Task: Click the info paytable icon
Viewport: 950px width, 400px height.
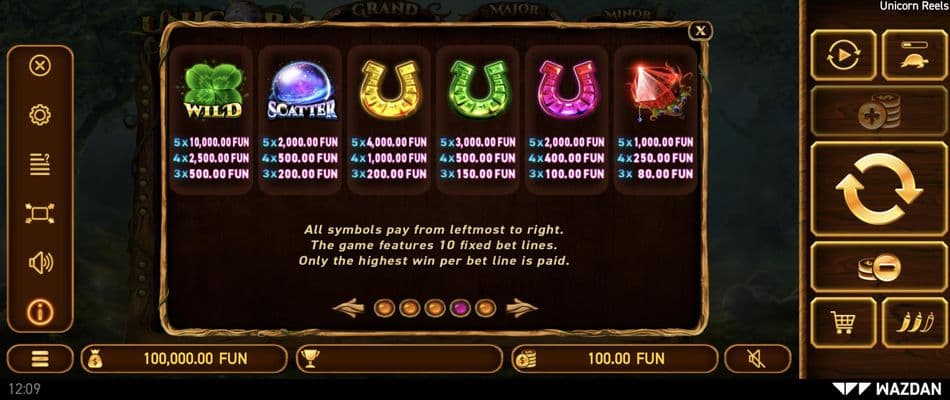Action: pyautogui.click(x=40, y=312)
